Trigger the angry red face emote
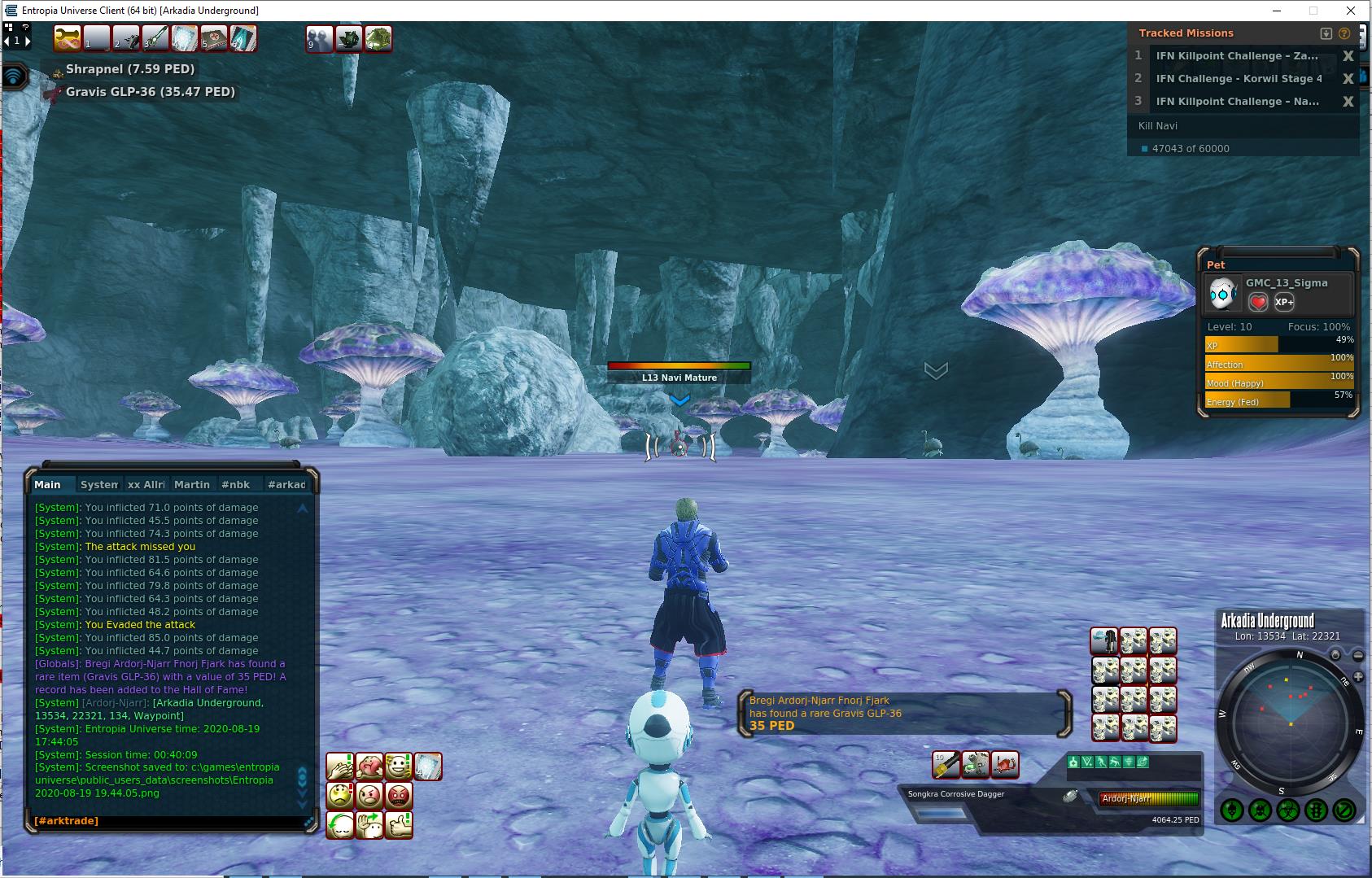This screenshot has height=878, width=1372. [x=399, y=795]
